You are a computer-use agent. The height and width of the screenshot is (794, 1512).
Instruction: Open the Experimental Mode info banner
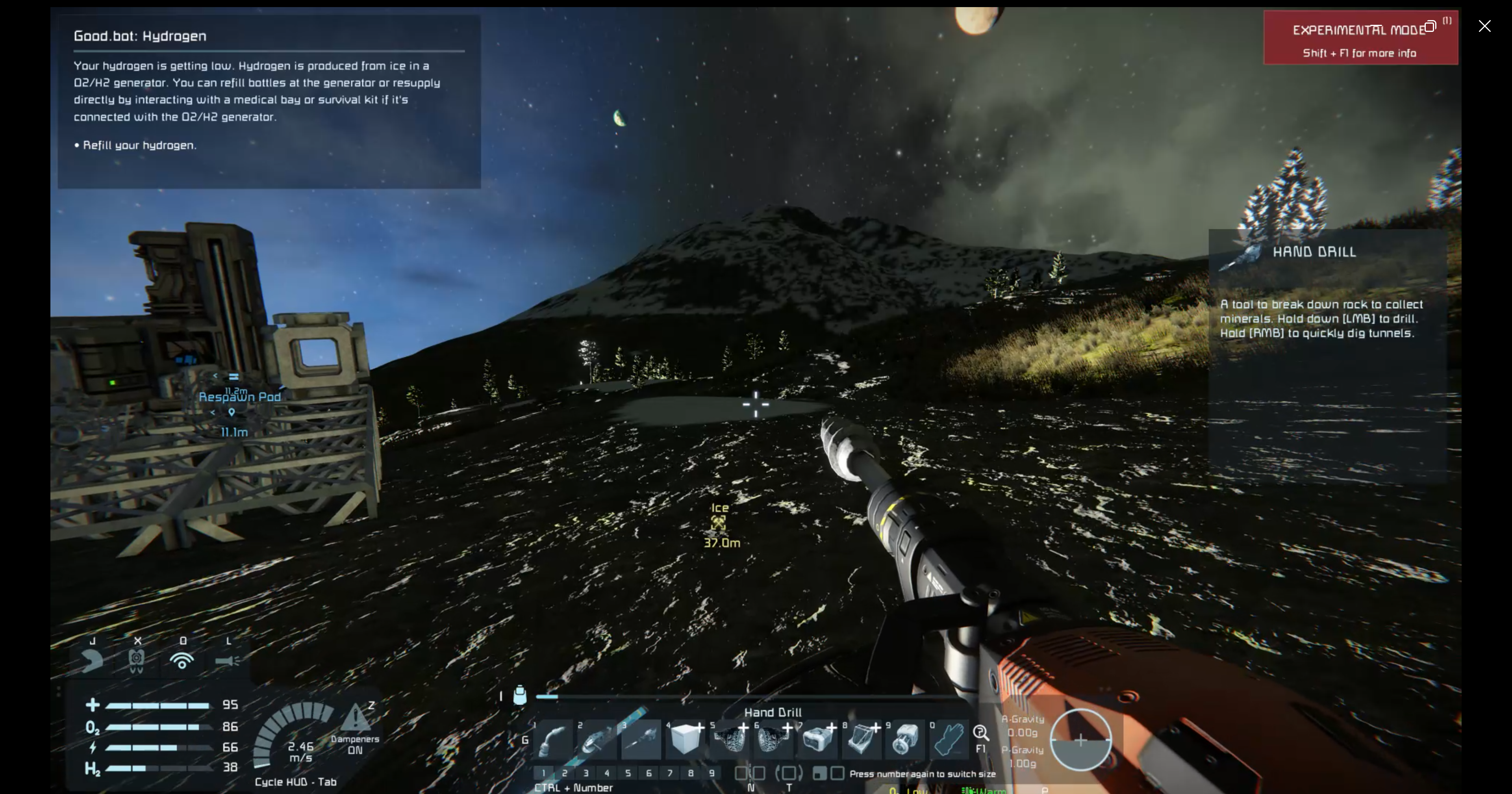(1360, 38)
